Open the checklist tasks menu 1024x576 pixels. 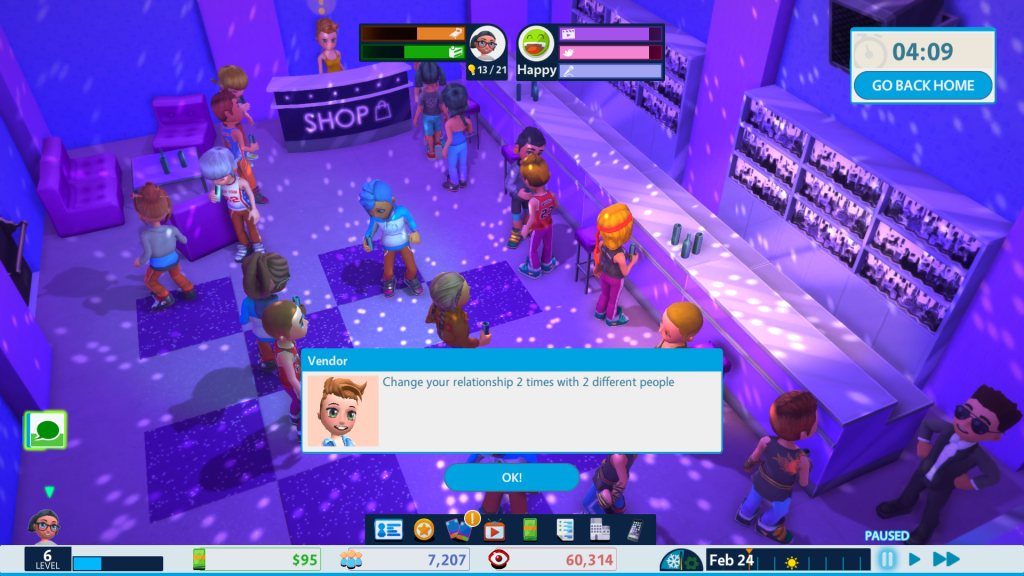[565, 530]
